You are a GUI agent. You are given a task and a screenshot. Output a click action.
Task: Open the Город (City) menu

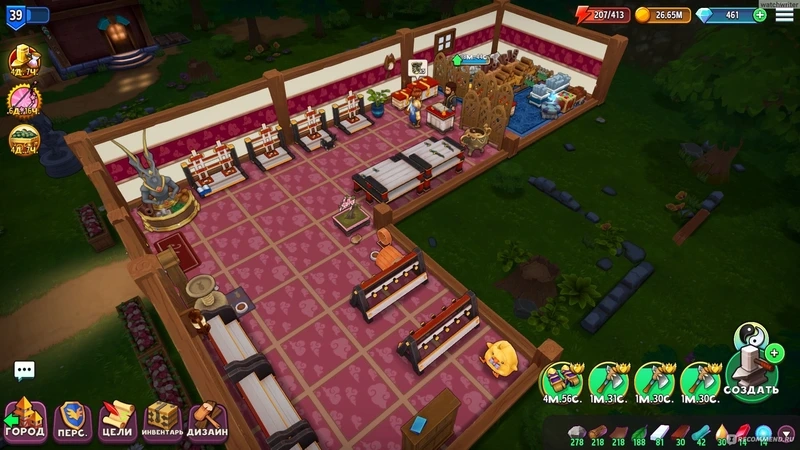25,418
